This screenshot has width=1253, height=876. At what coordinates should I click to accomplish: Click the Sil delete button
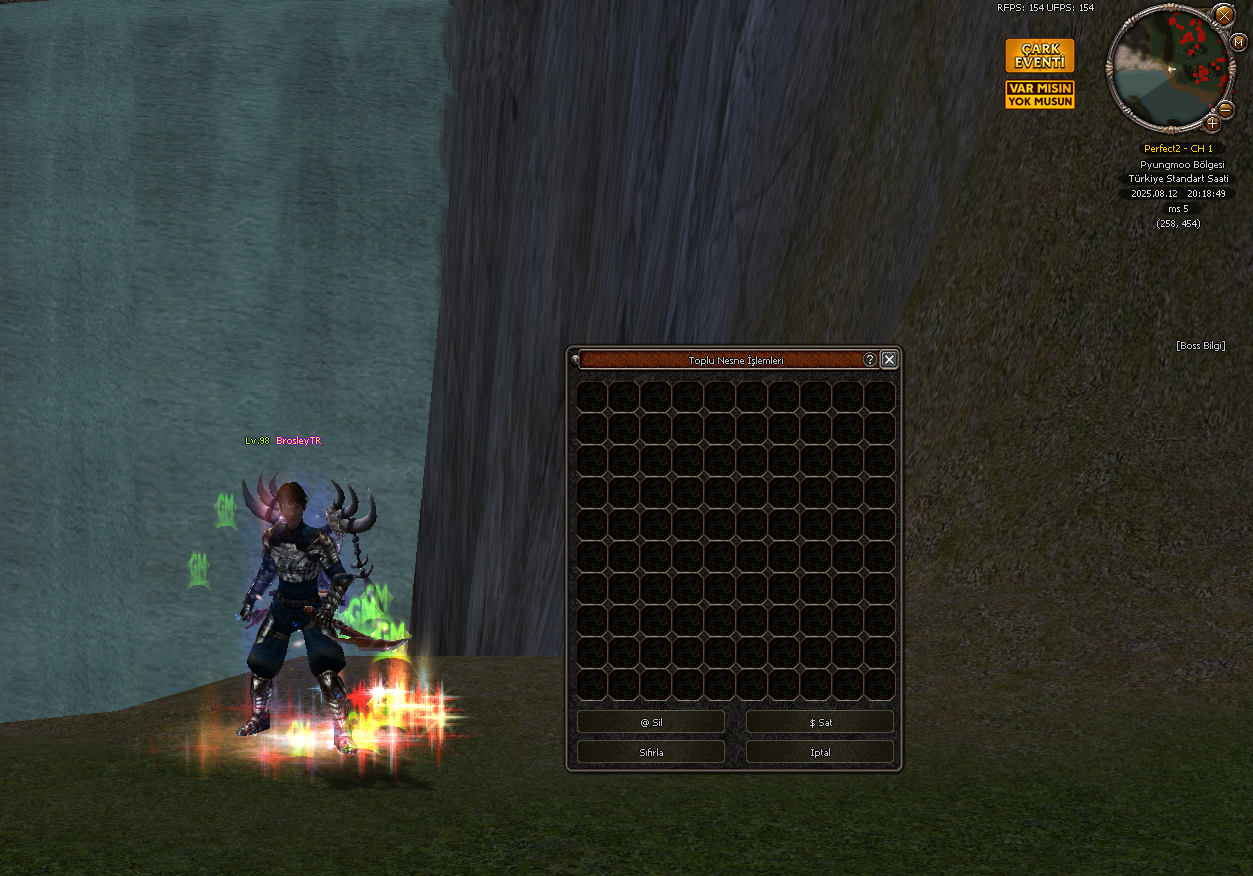click(x=651, y=722)
